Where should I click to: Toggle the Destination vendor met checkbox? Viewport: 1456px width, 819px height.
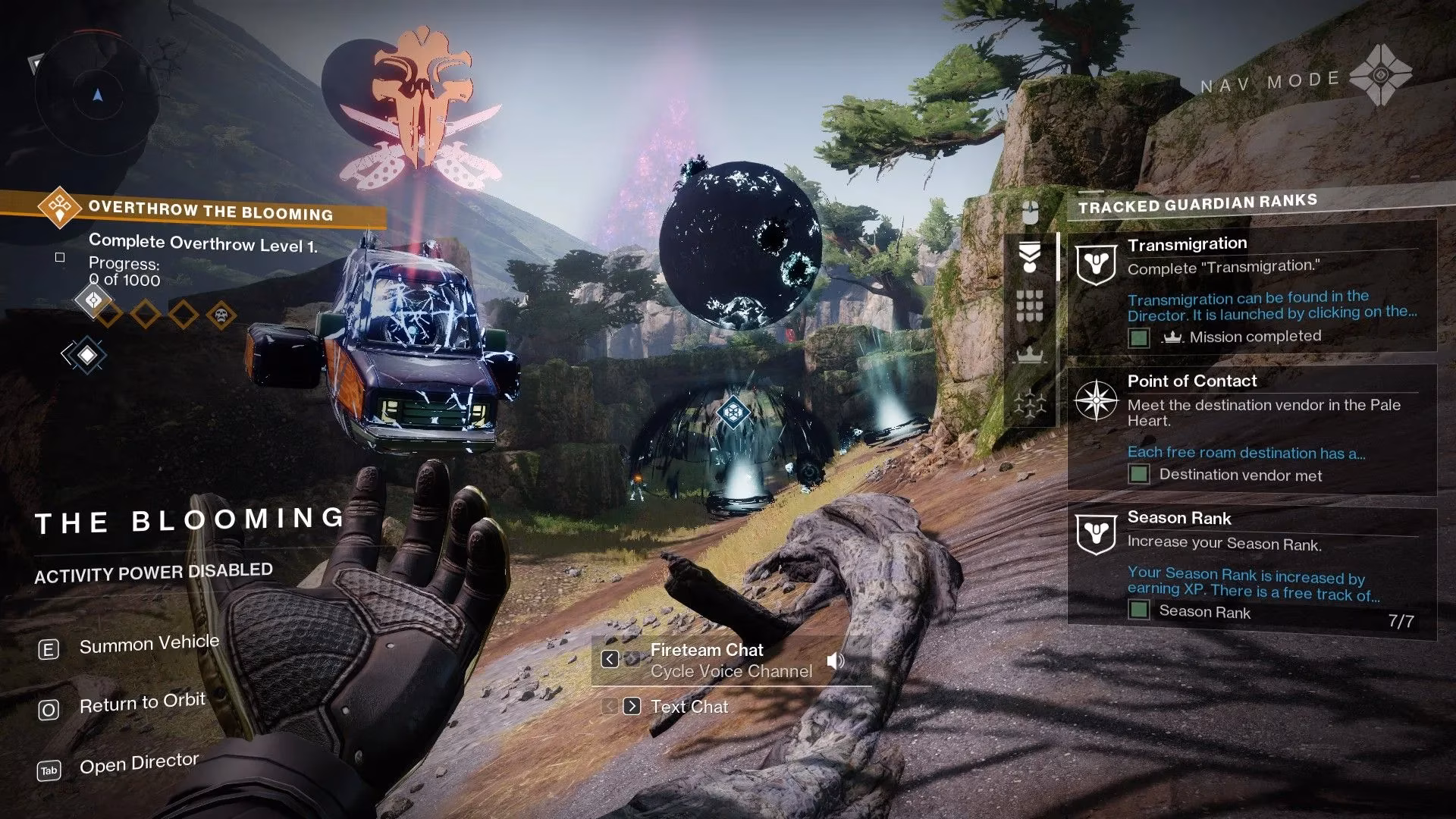click(x=1137, y=475)
